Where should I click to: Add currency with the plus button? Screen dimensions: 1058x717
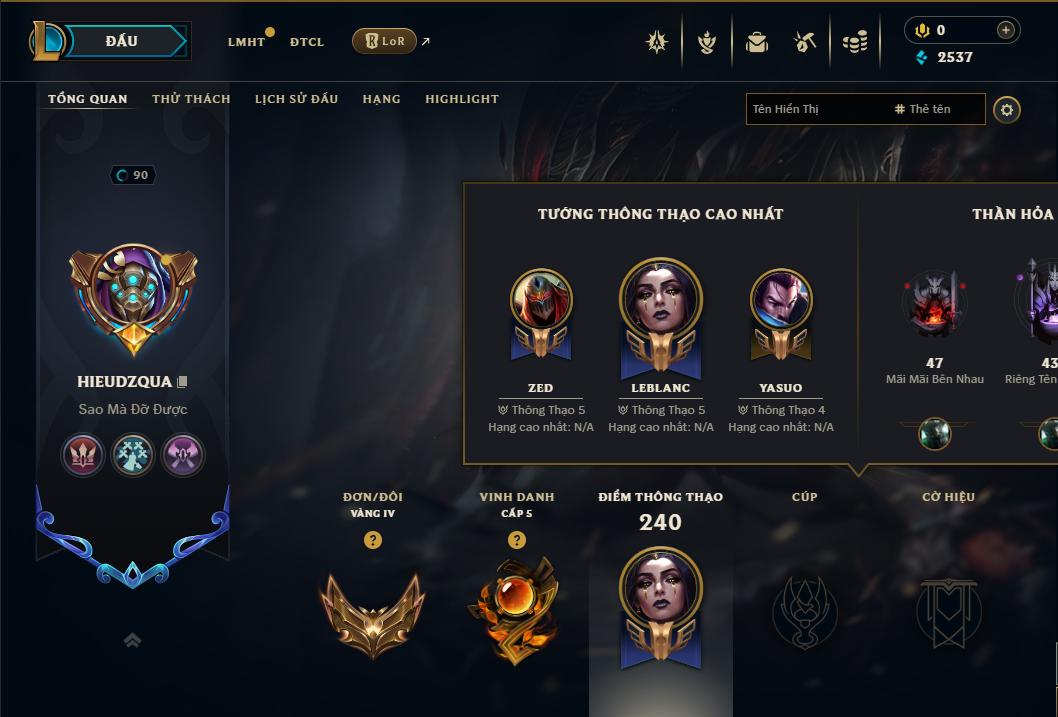(x=1005, y=30)
